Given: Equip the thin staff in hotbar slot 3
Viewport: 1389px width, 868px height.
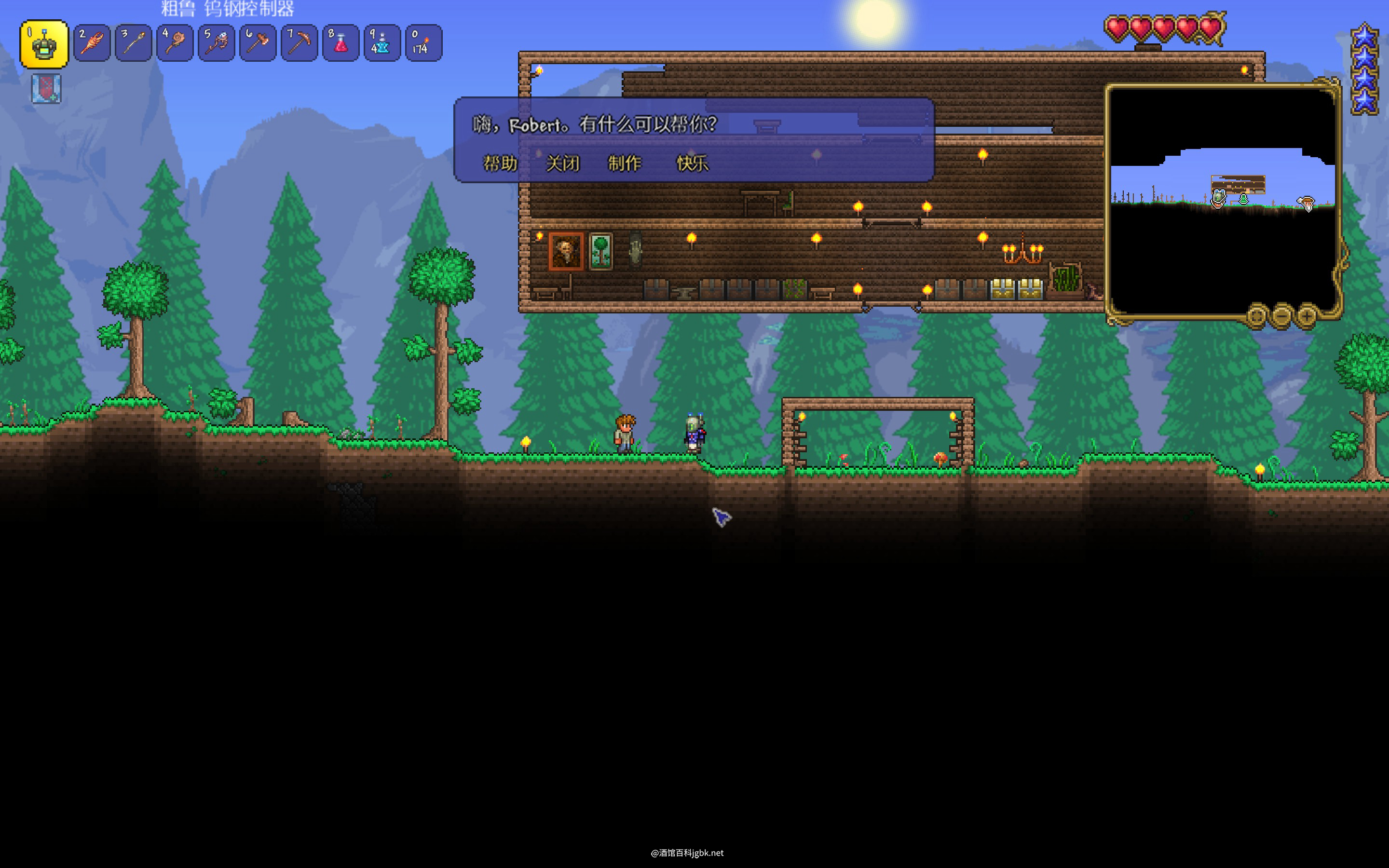Looking at the screenshot, I should point(134,43).
